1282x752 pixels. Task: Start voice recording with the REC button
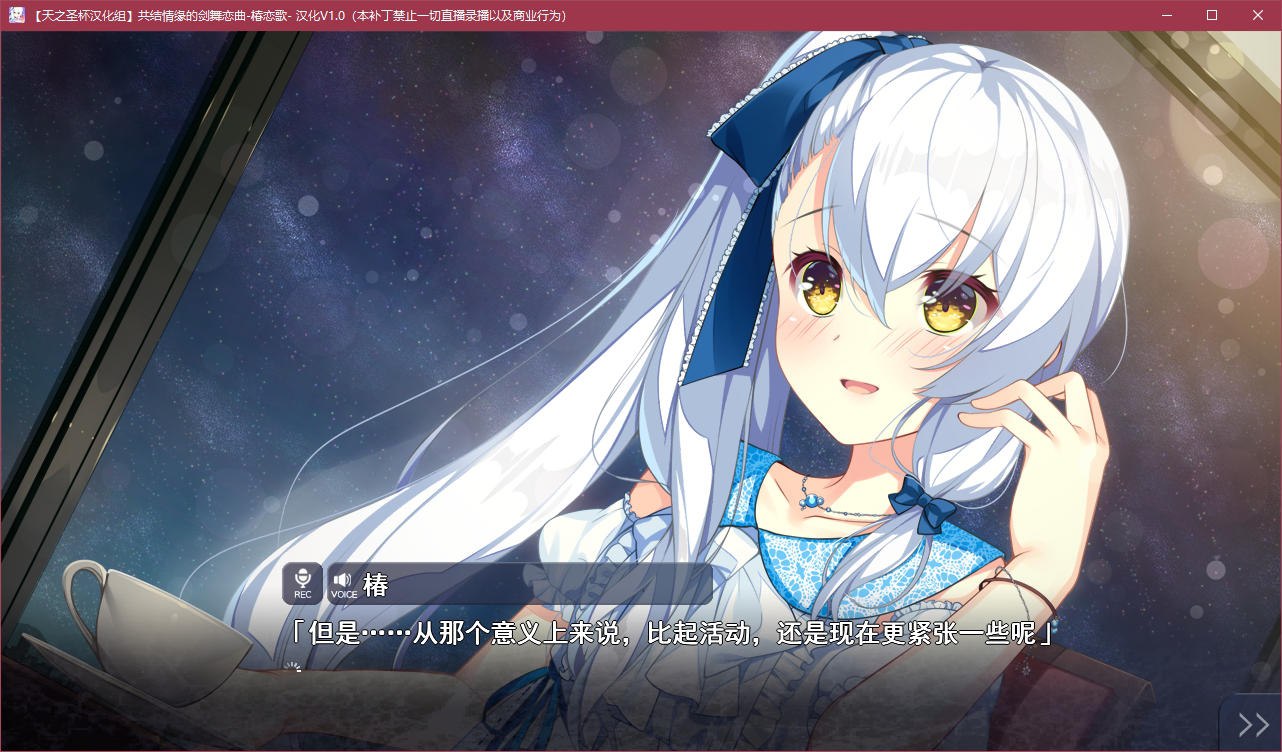click(x=302, y=582)
